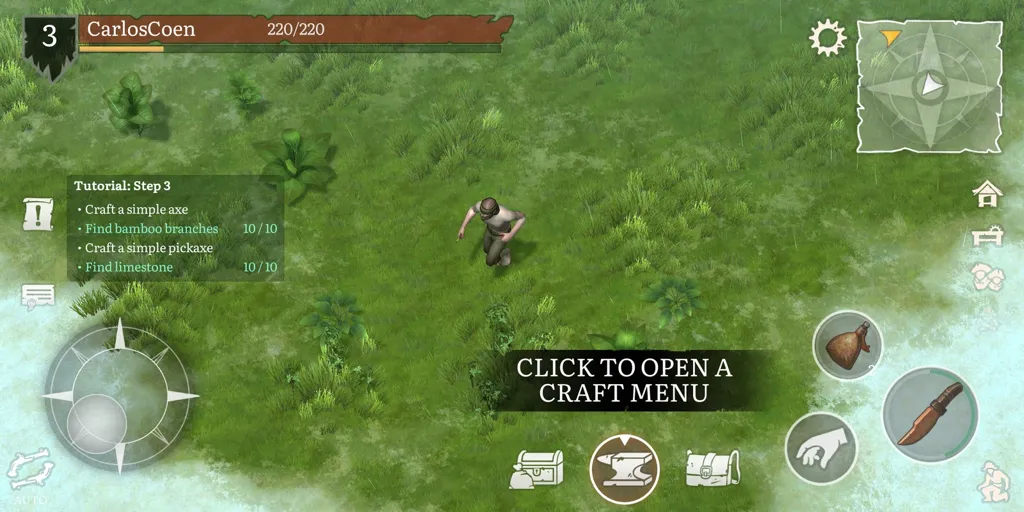This screenshot has width=1024, height=512.
Task: Select the Tutorial: Step 3 objective tracker
Action: coord(176,227)
